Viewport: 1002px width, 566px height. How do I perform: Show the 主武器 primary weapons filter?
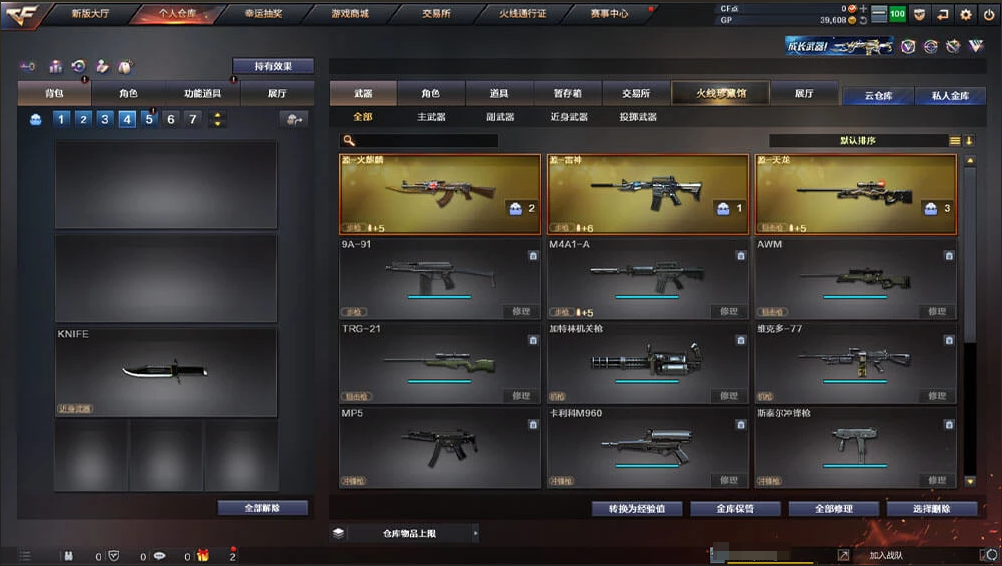431,117
